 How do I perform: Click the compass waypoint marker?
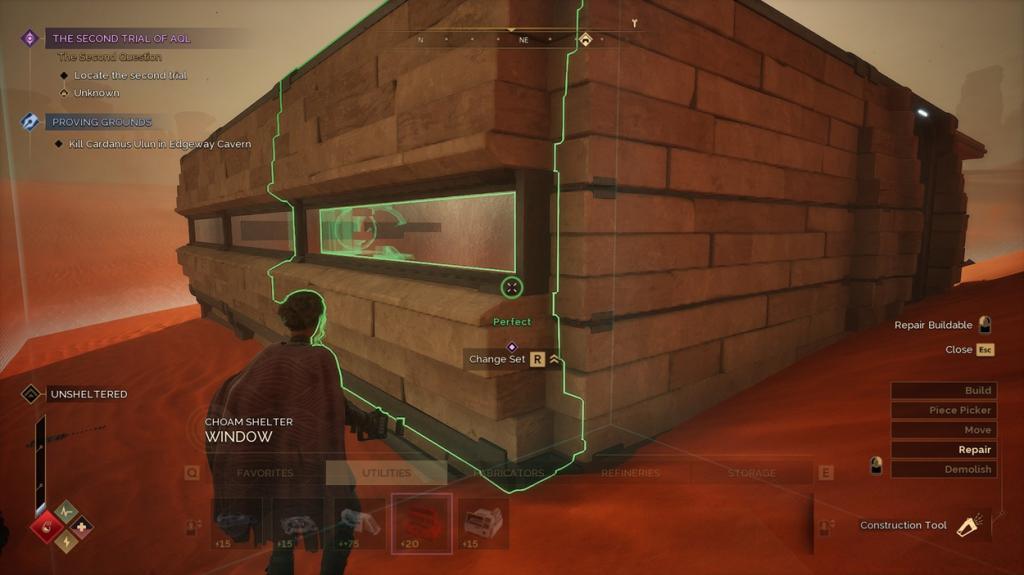point(585,40)
